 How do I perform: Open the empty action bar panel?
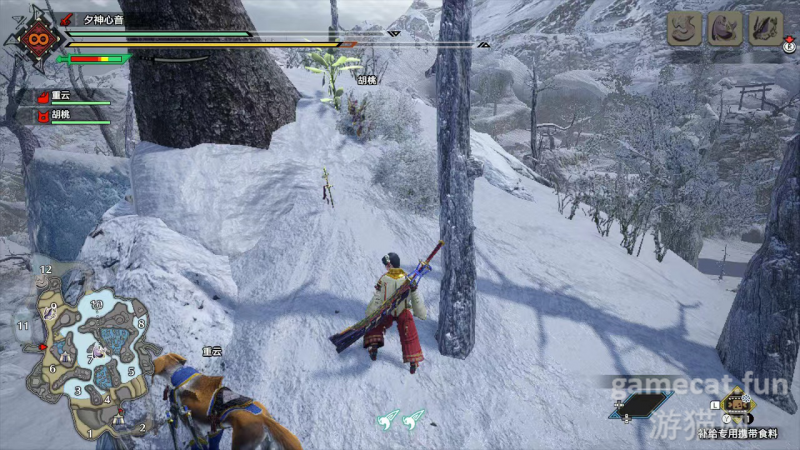click(641, 405)
